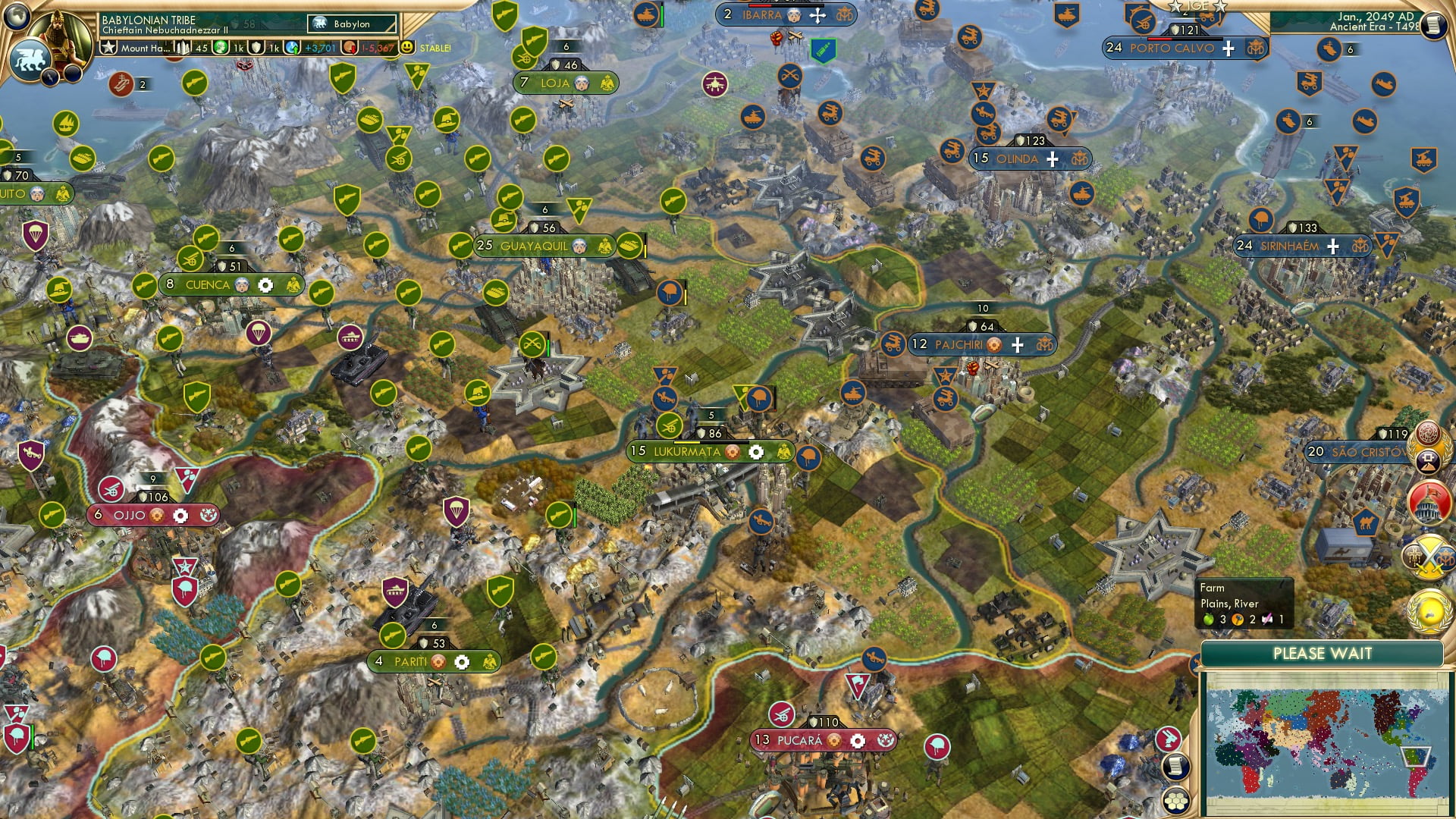The image size is (1456, 819).
Task: Click Porto Calvo's red health bar
Action: (1159, 39)
